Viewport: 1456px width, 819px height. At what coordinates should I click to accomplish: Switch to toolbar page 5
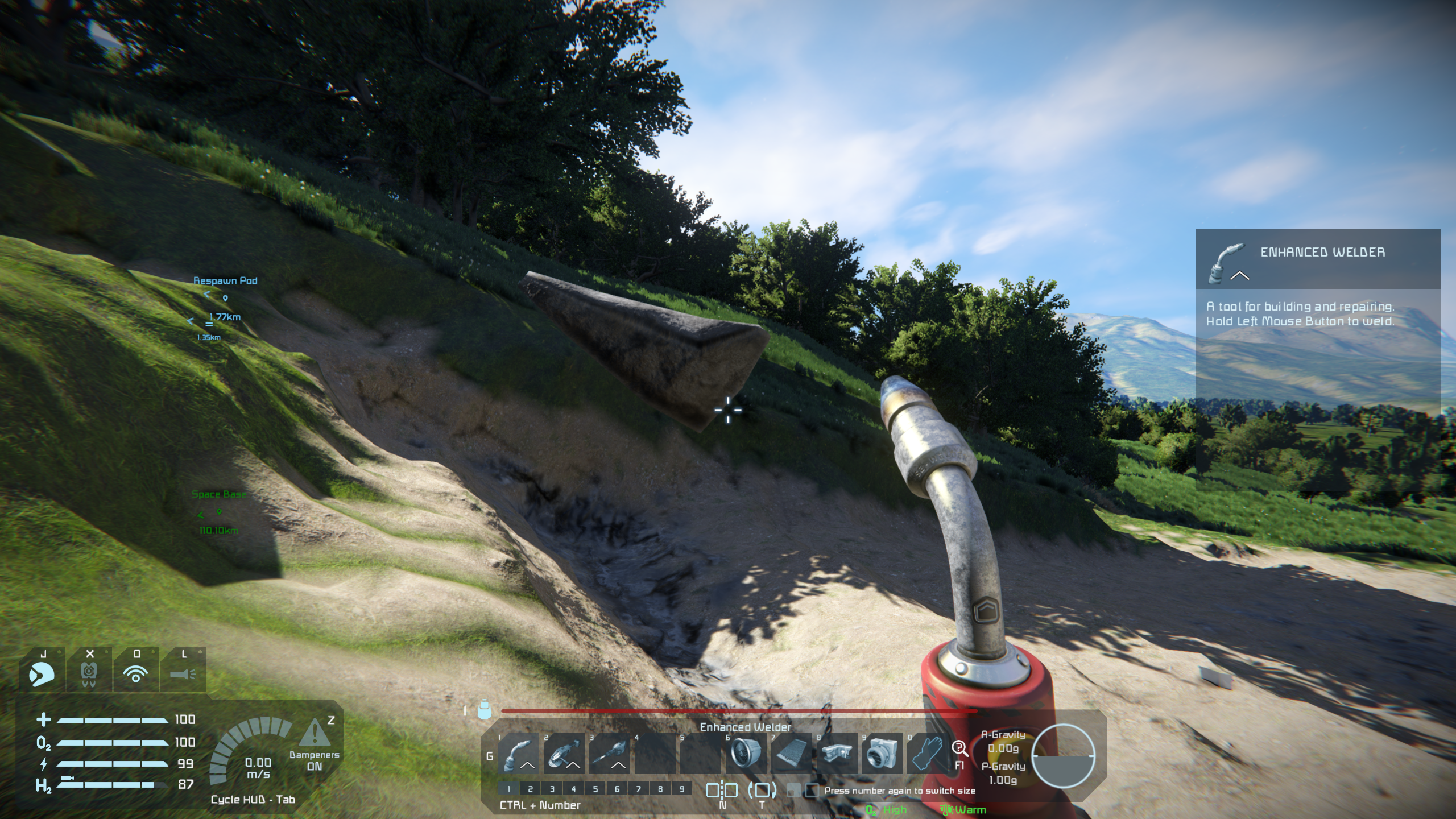click(595, 789)
